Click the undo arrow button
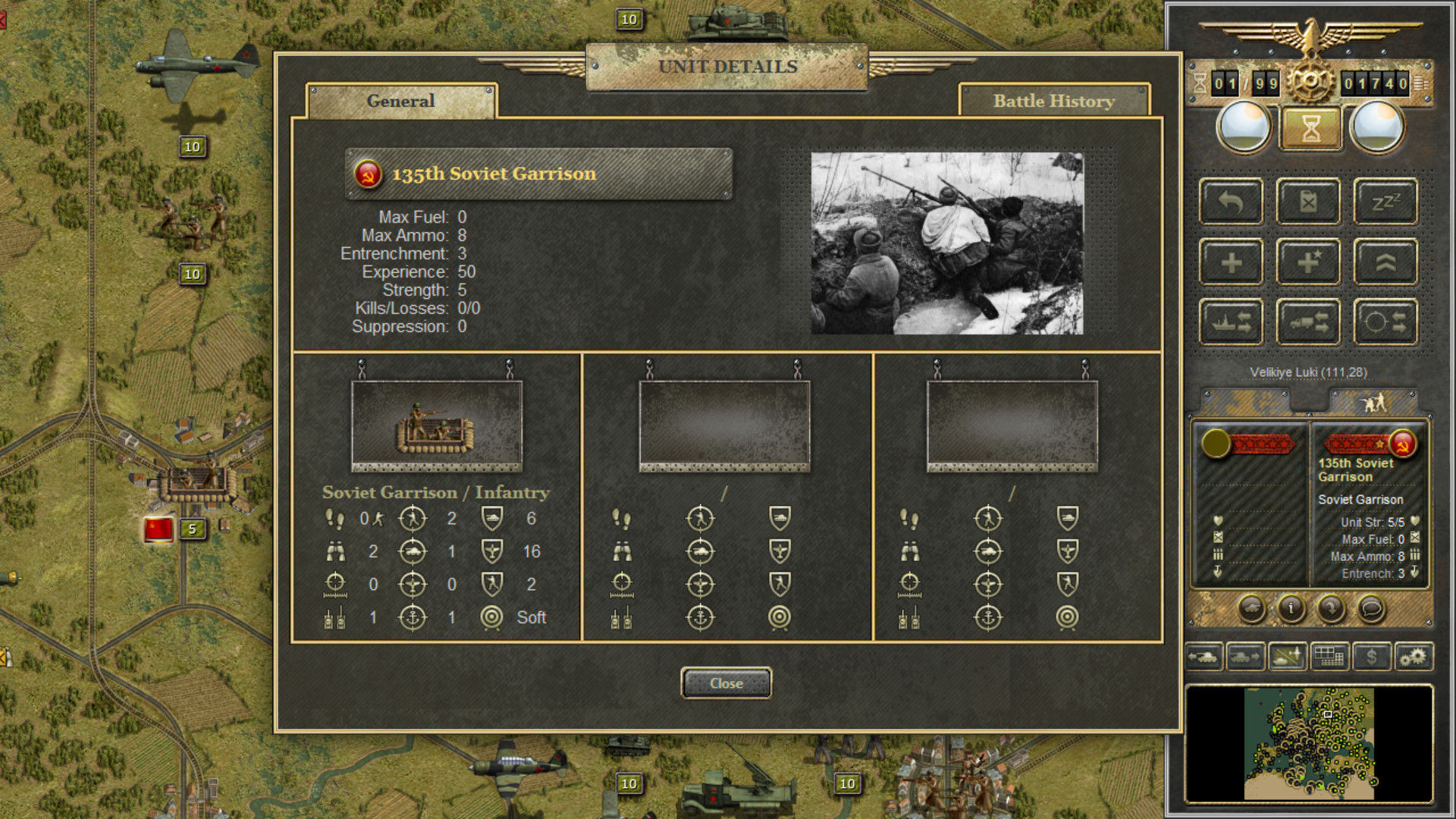The image size is (1456, 819). (x=1231, y=202)
